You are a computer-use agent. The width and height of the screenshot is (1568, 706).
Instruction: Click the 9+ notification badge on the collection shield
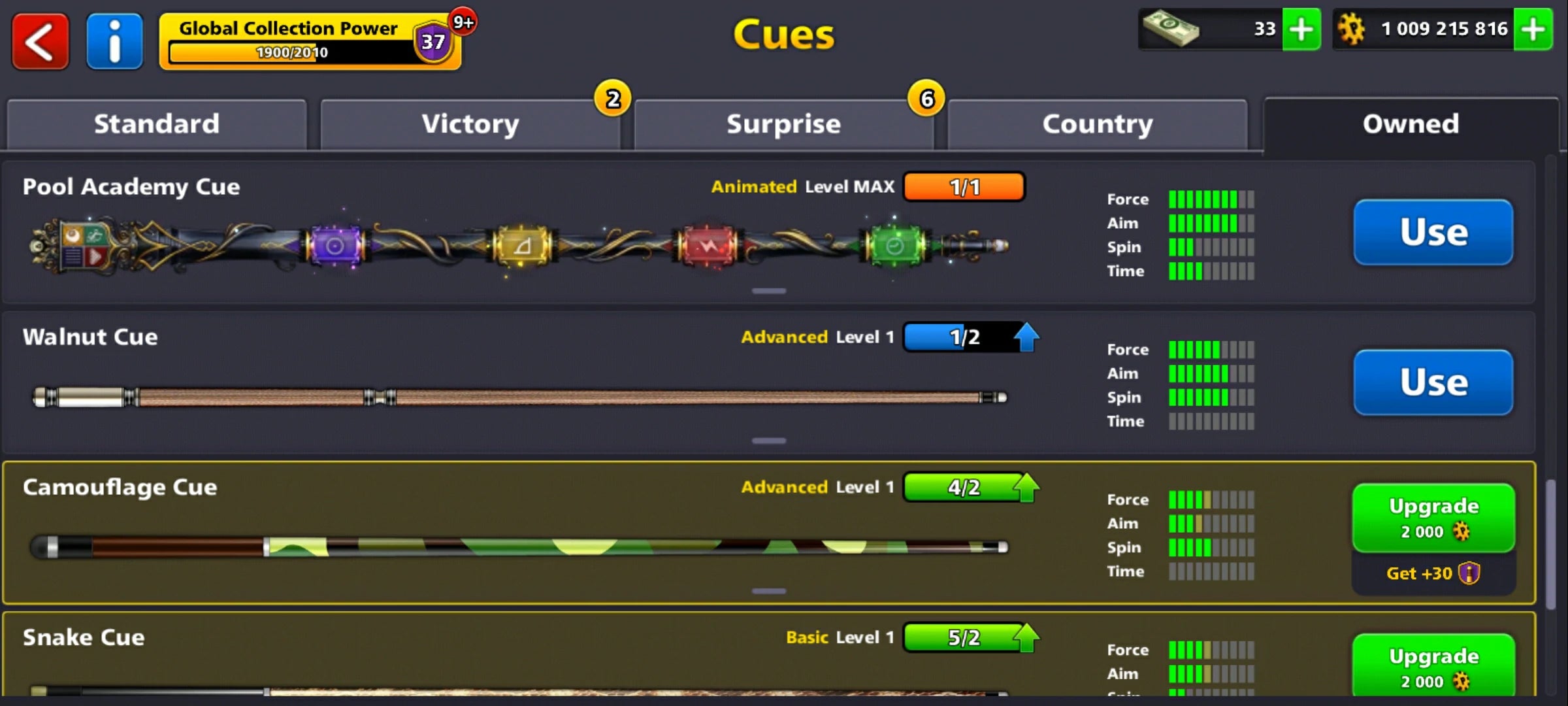464,21
